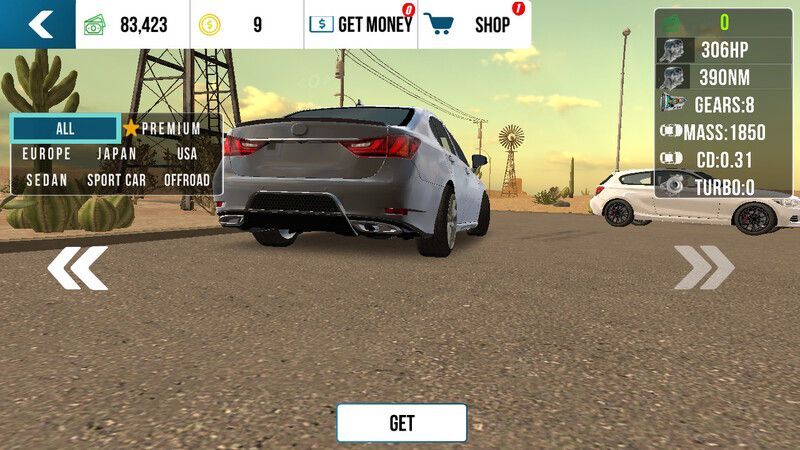Filter cars by Japan
Image resolution: width=800 pixels, height=450 pixels.
(x=117, y=154)
